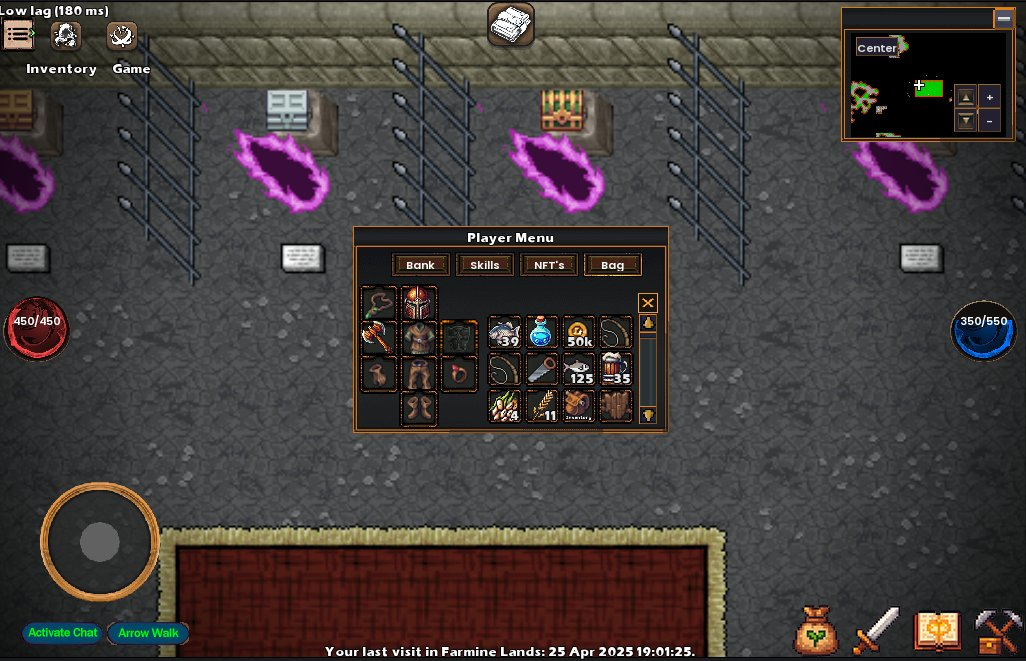Open the NFT's section
The image size is (1026, 661).
549,265
